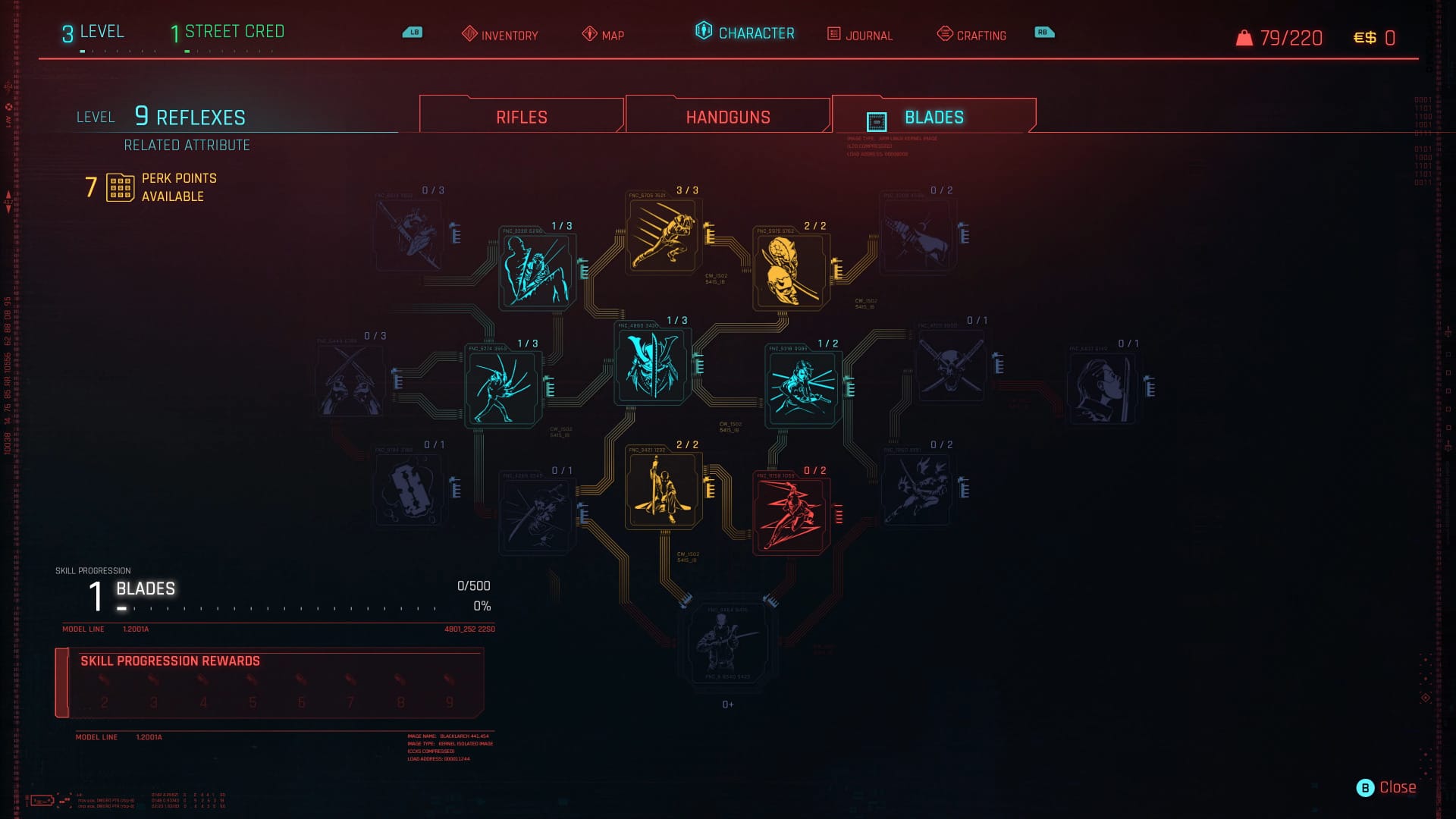Switch to the Handguns tab

tap(726, 116)
